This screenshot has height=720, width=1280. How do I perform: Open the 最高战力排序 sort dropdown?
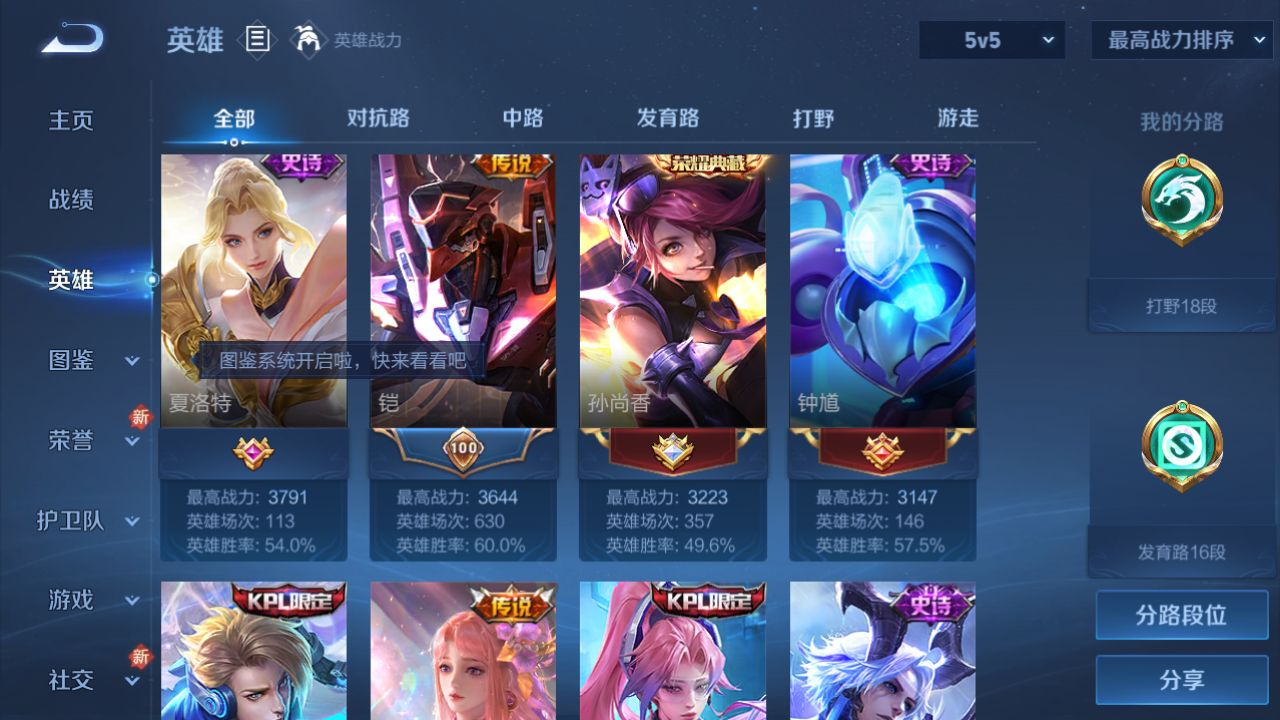(1182, 40)
